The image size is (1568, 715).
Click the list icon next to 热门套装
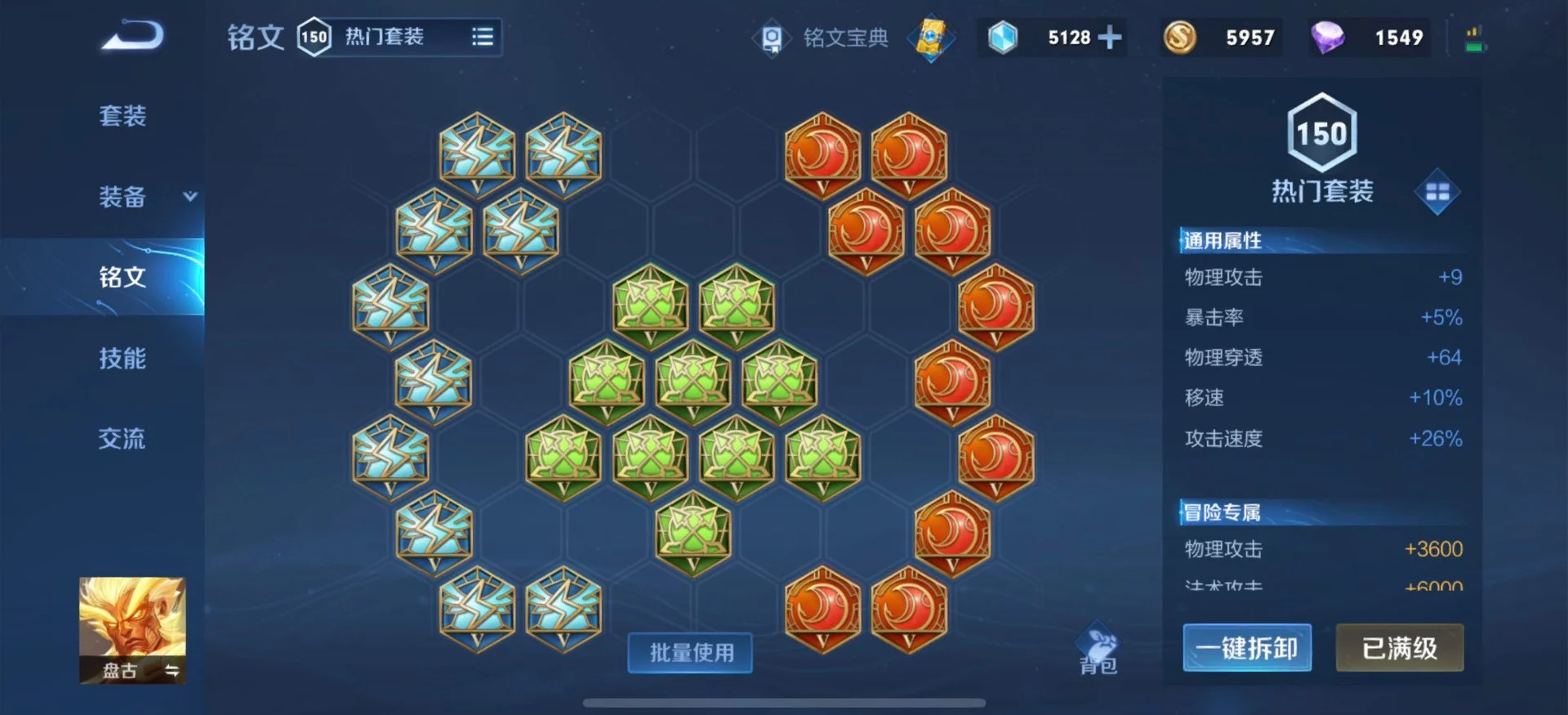482,38
